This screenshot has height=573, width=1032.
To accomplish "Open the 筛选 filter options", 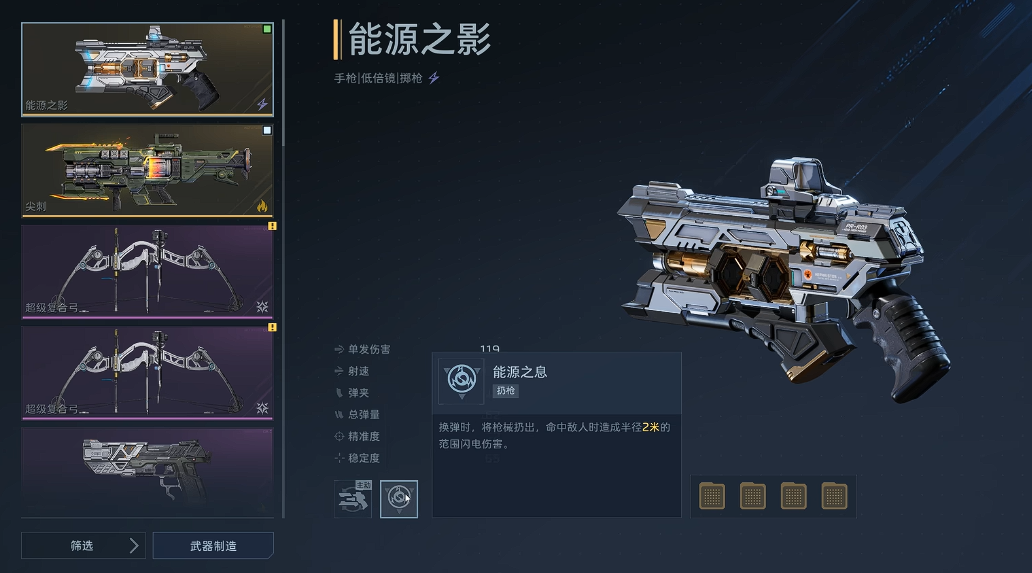I will point(83,545).
